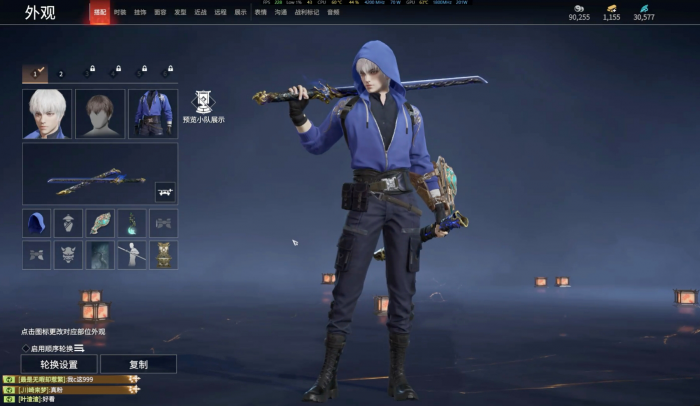Switch to the 远程 tab
700x406 pixels.
click(220, 12)
